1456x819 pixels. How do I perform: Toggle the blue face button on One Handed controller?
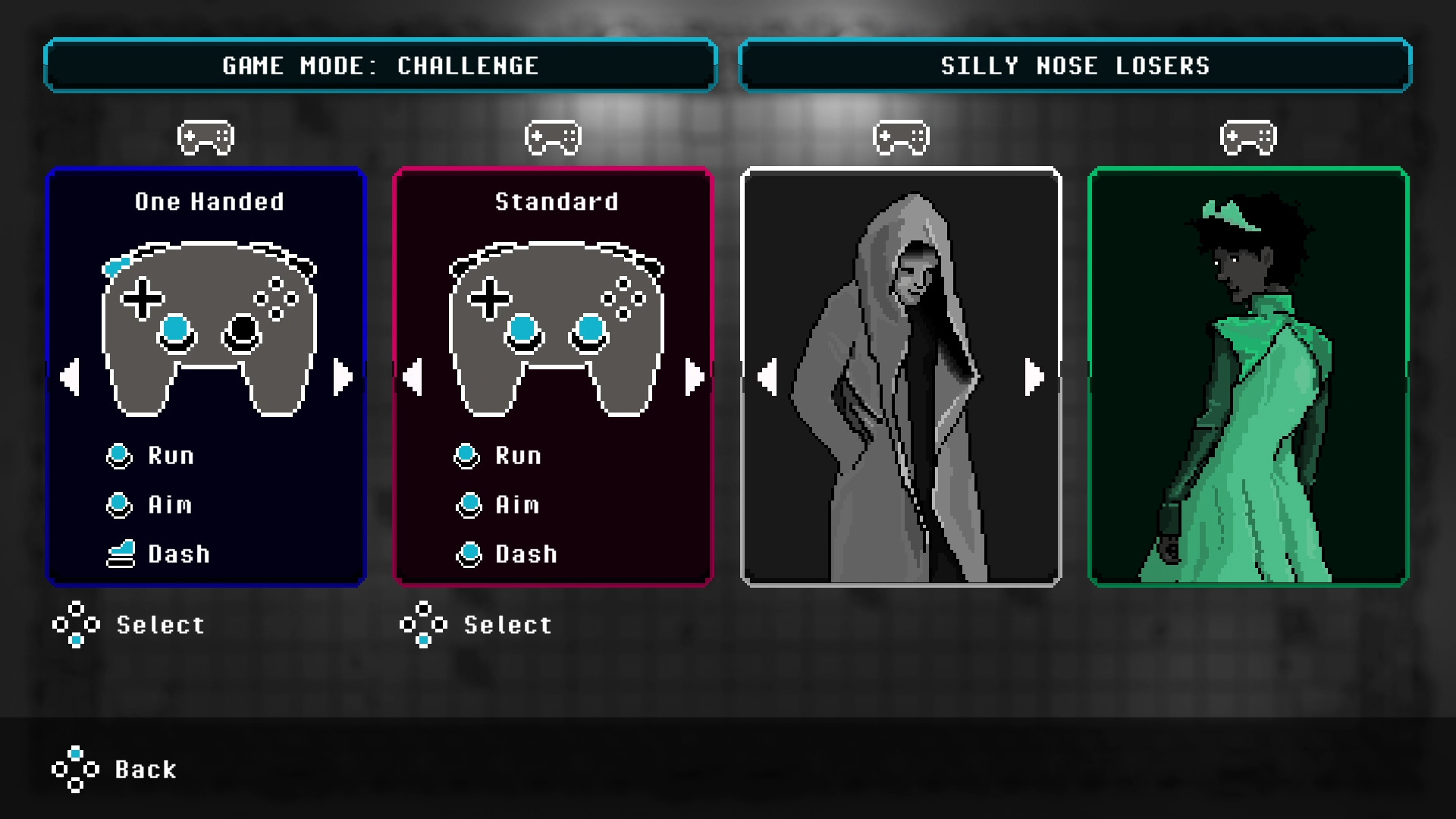tap(176, 329)
